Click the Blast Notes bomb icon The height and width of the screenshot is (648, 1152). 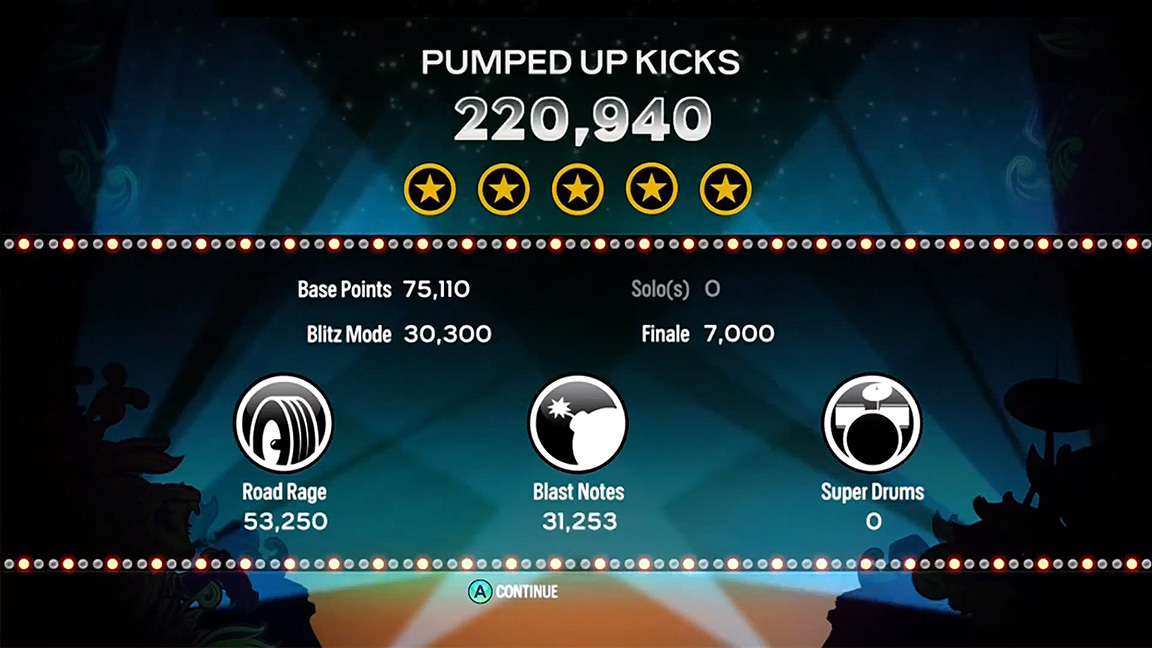coord(577,423)
